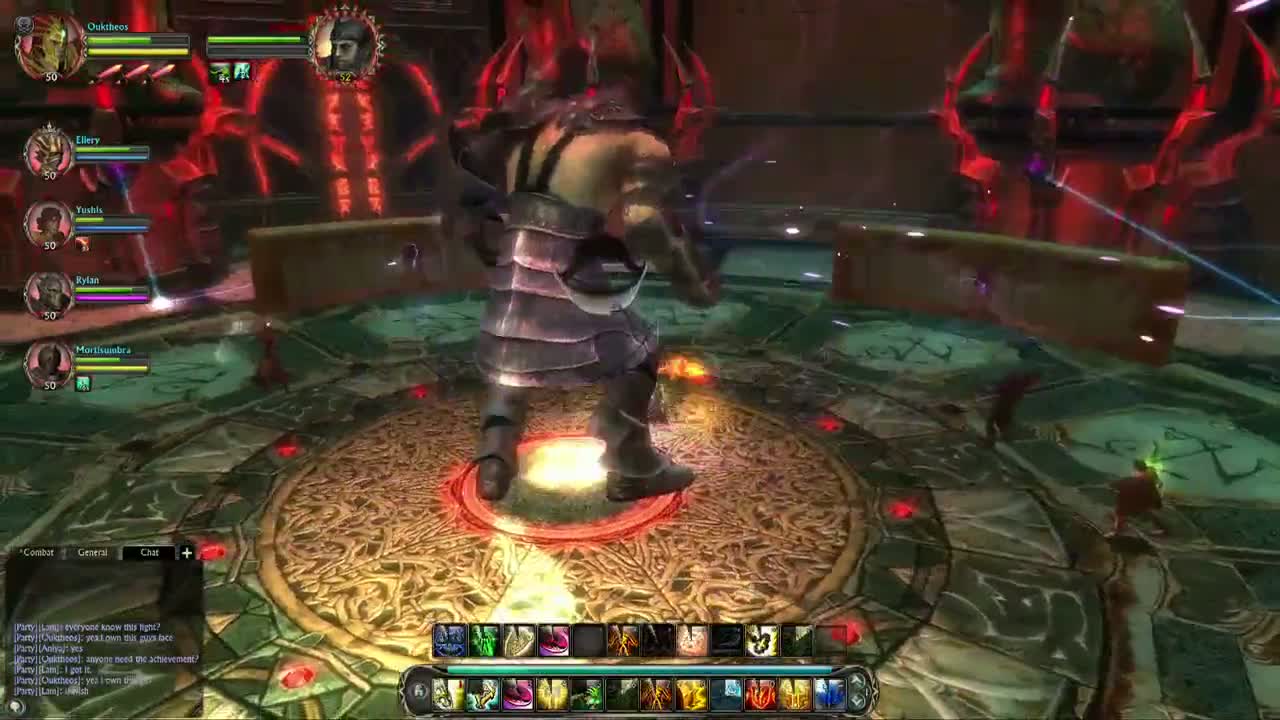Trigger the green figure ability on upper bar

click(x=485, y=640)
